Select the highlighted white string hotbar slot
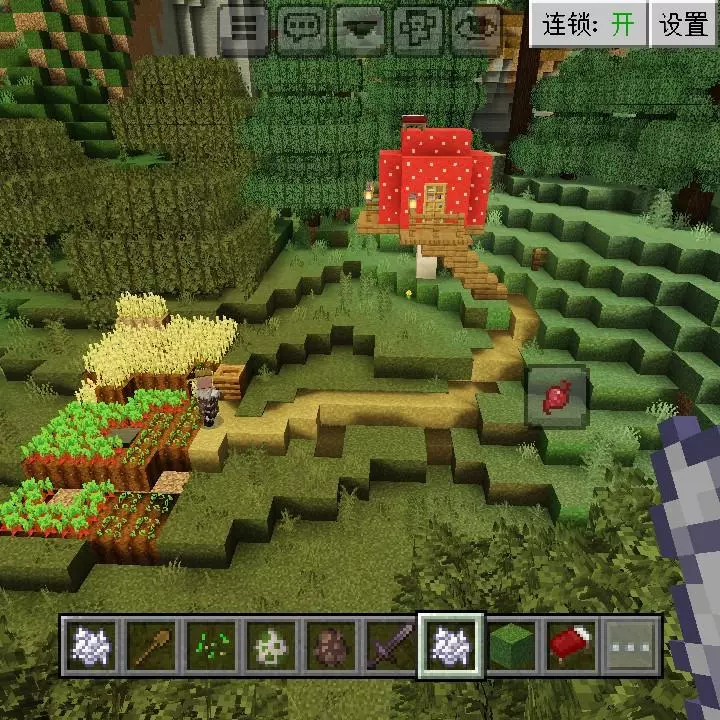This screenshot has width=720, height=720. 450,645
